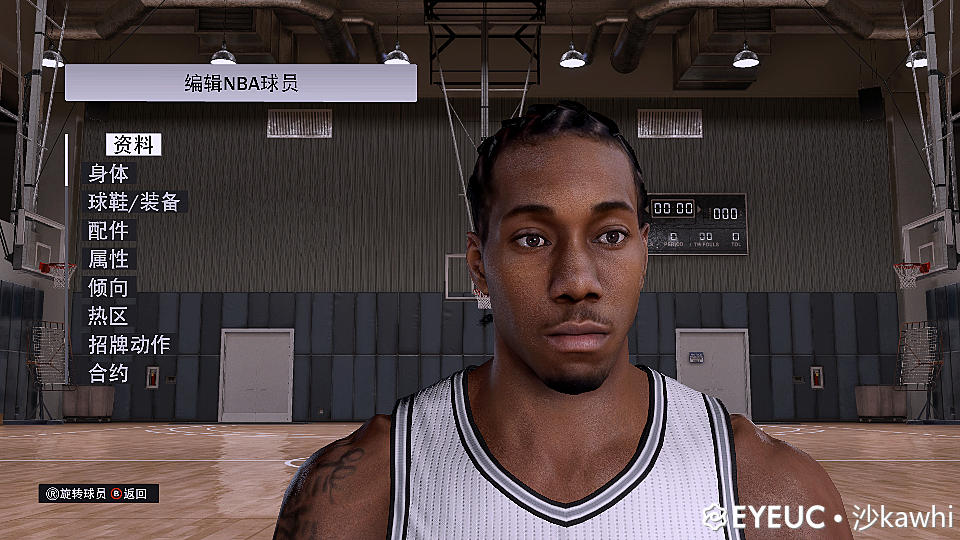Choose the 热区 hot zones entry

pos(108,317)
